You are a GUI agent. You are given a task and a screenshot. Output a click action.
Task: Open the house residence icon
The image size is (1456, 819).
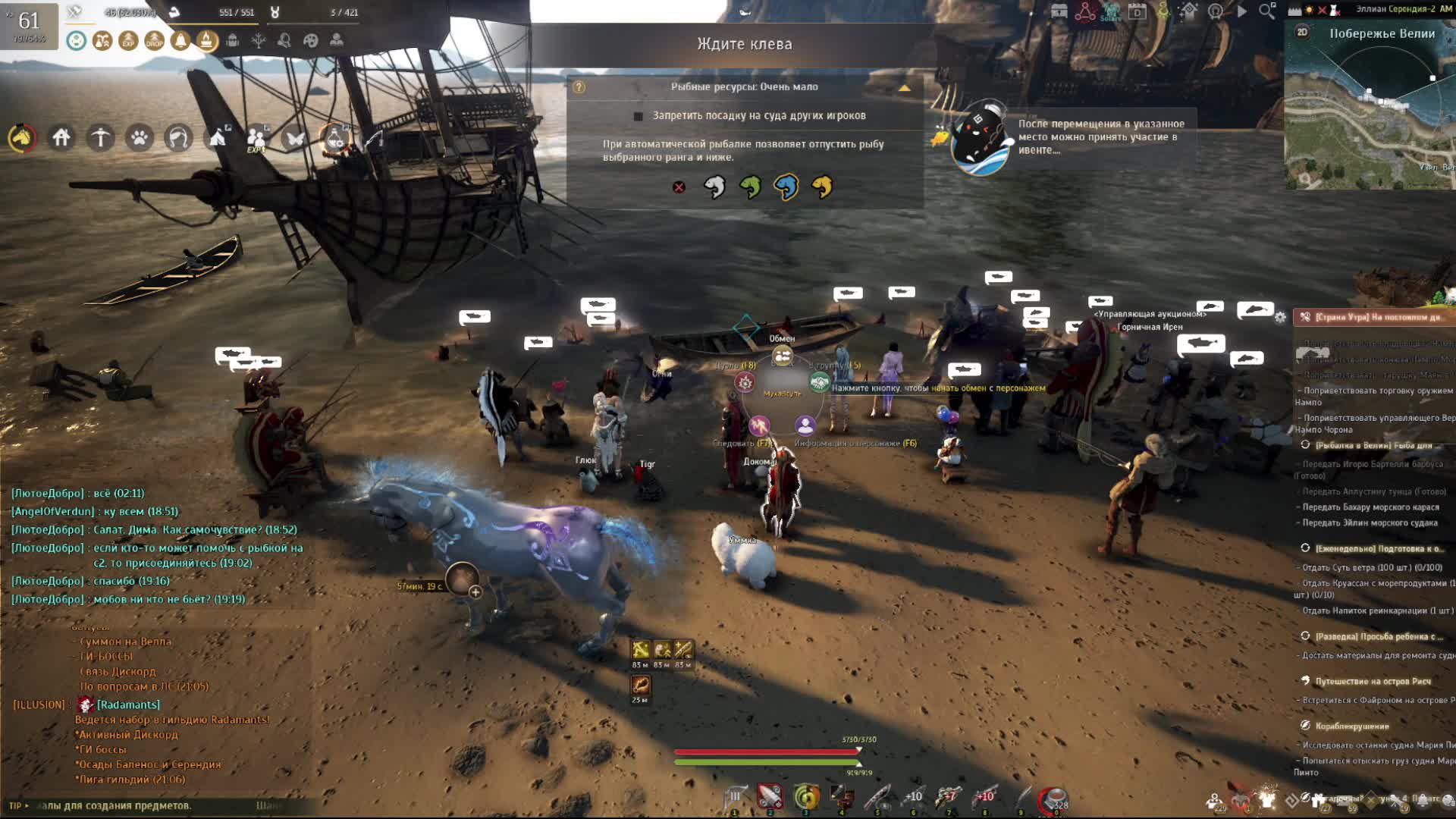click(61, 138)
